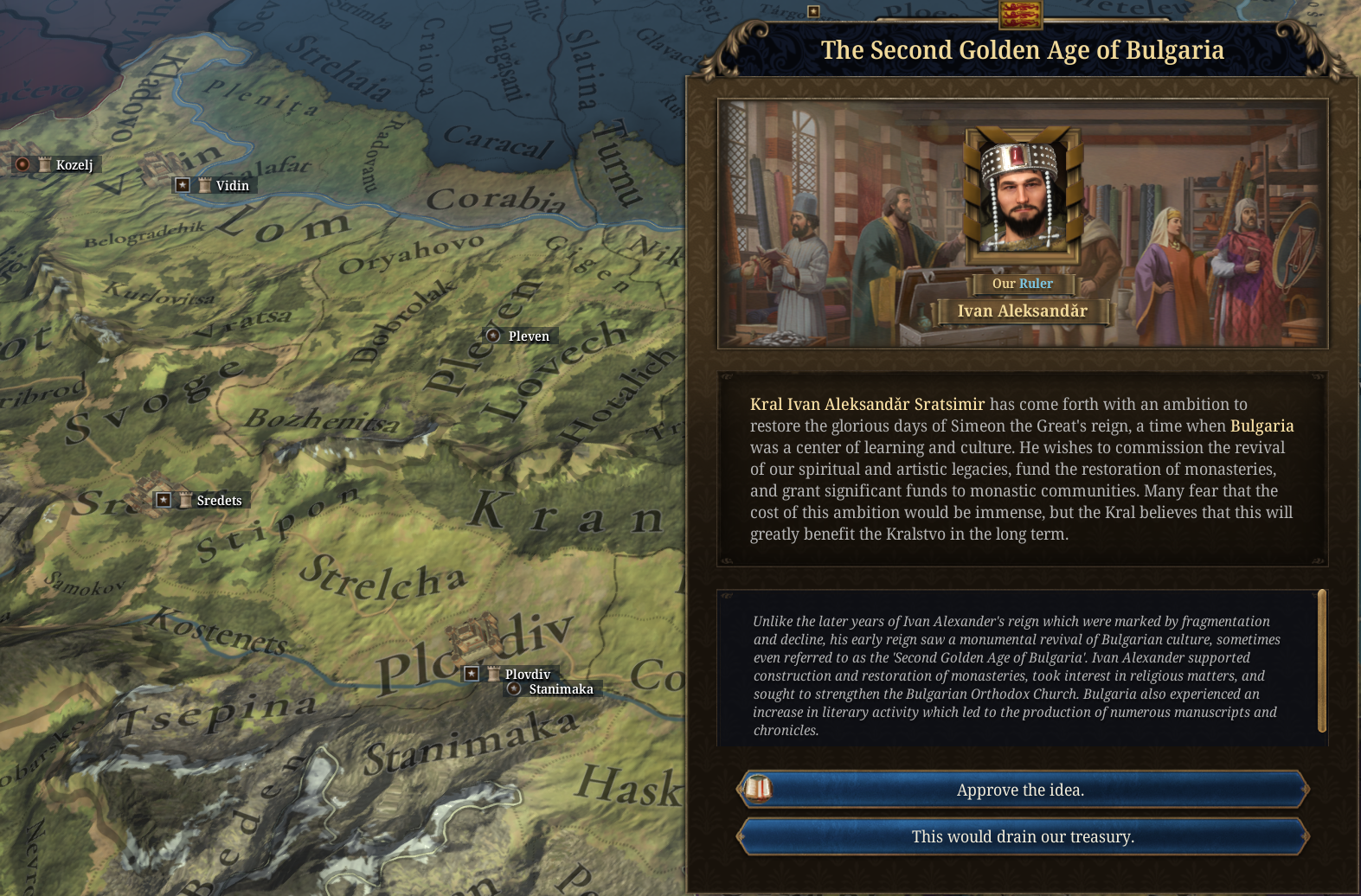Select the Pleven location label
The height and width of the screenshot is (896, 1361).
click(528, 336)
